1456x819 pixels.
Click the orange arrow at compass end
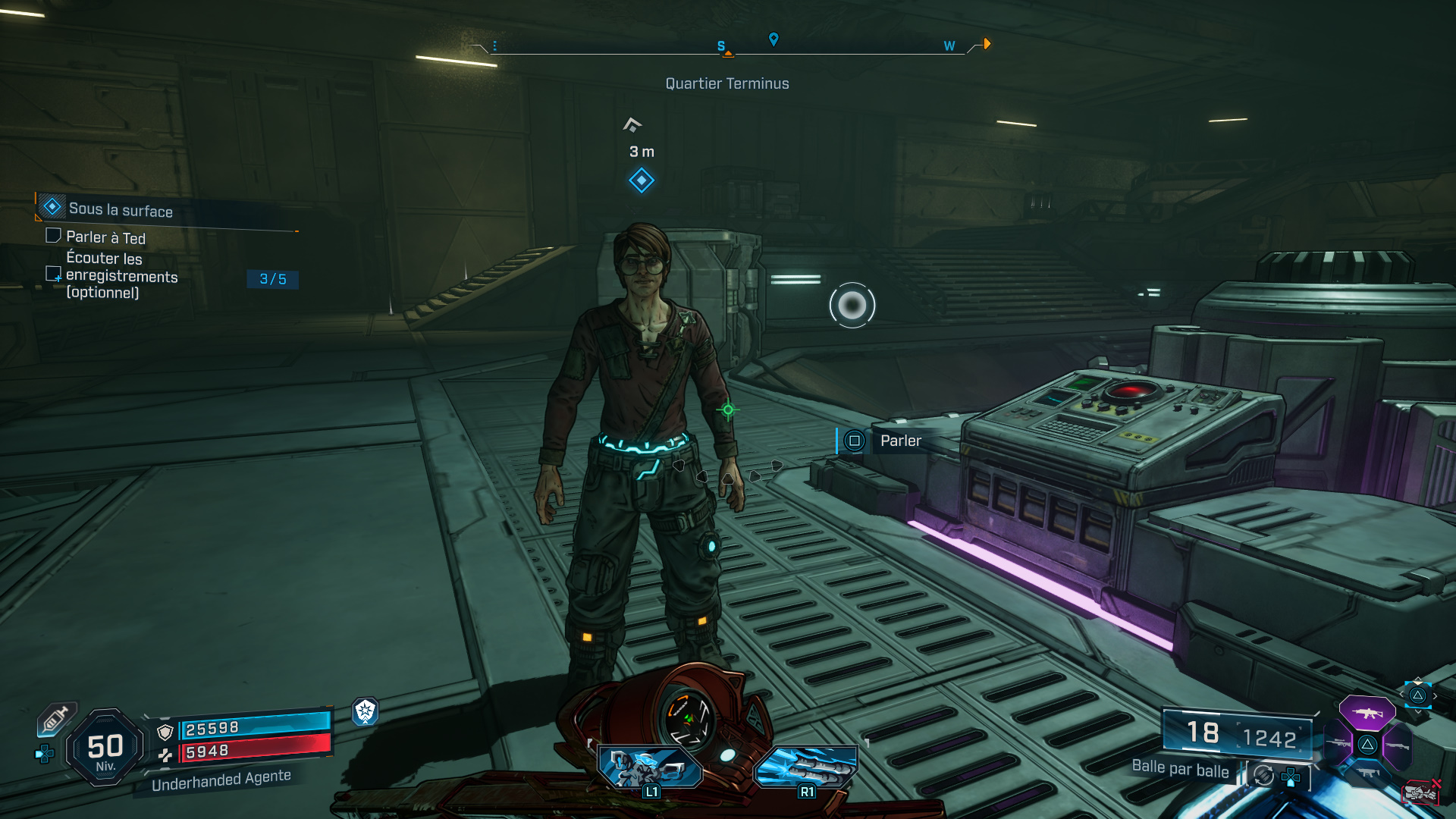(x=987, y=44)
